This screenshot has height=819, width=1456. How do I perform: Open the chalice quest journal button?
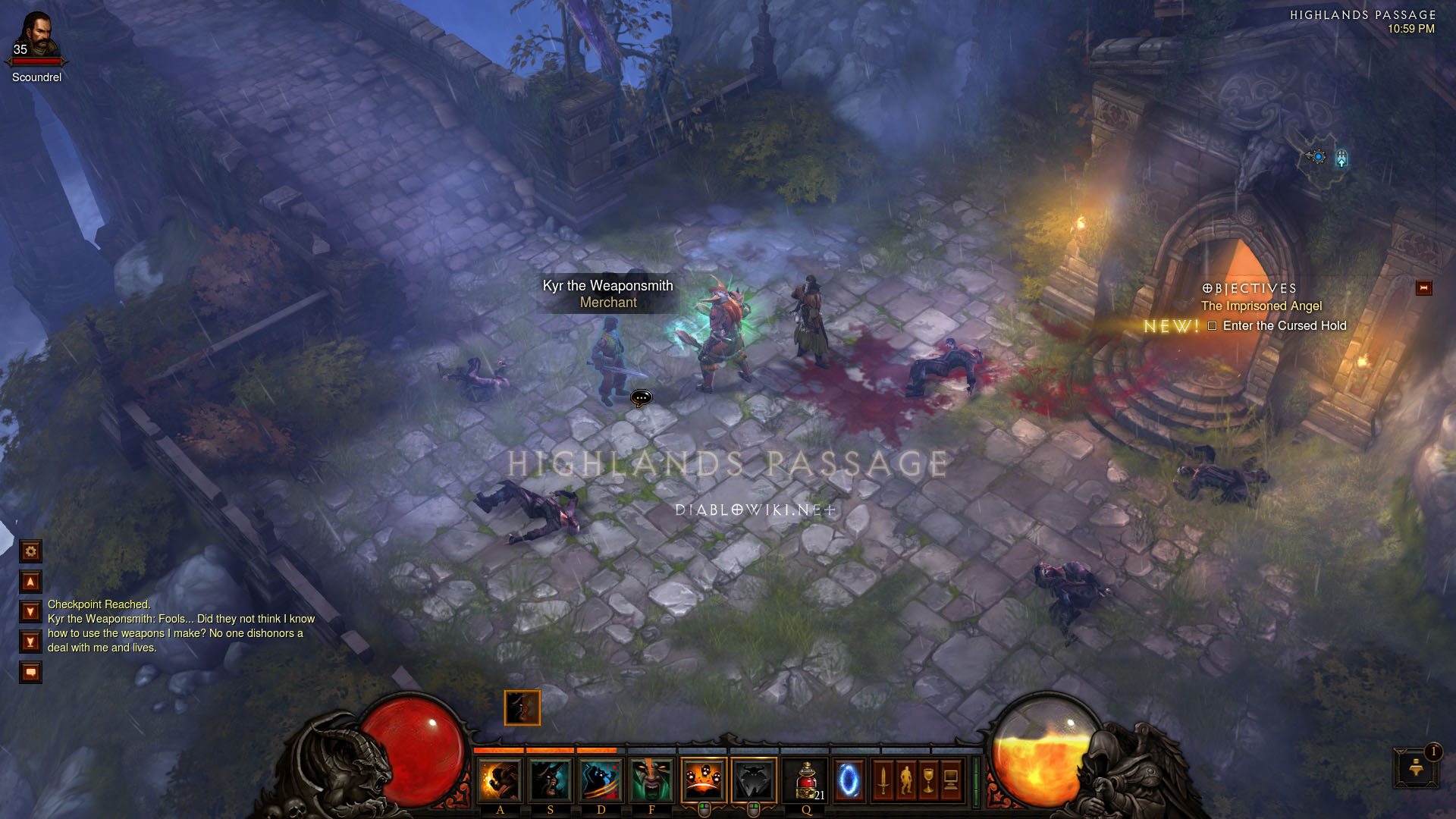tap(929, 780)
